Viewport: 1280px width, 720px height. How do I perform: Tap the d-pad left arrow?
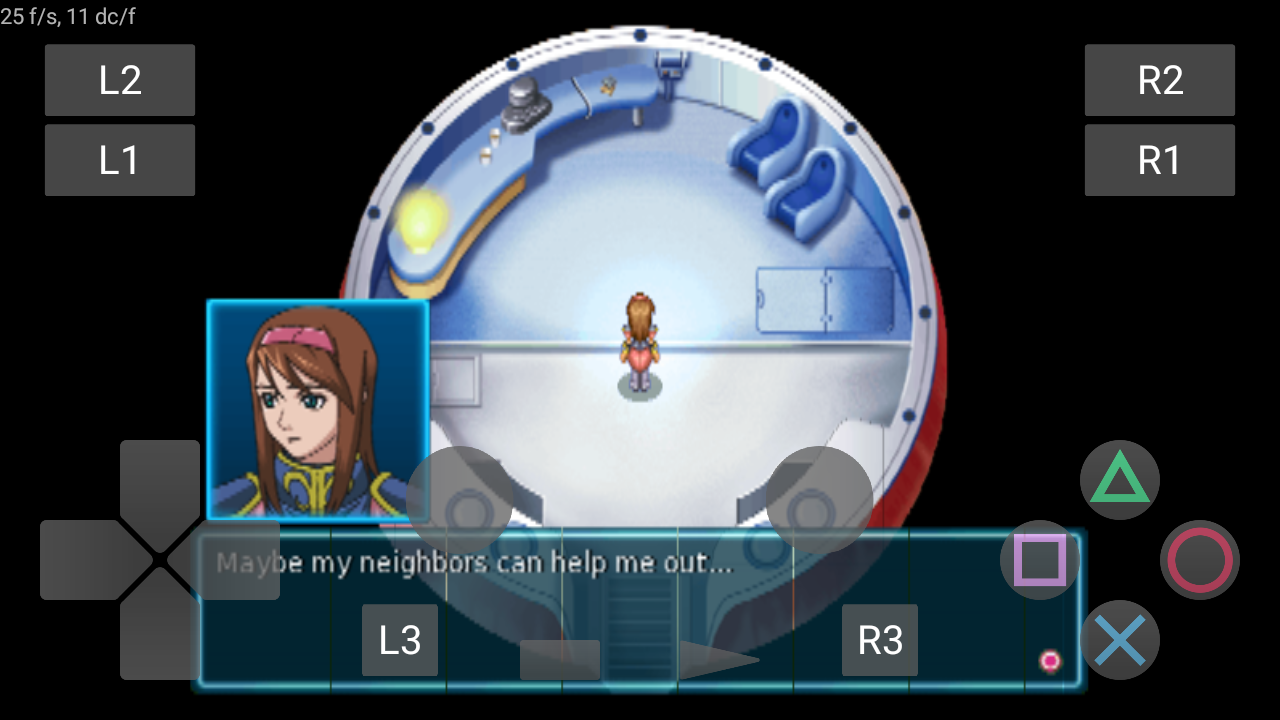[x=80, y=560]
